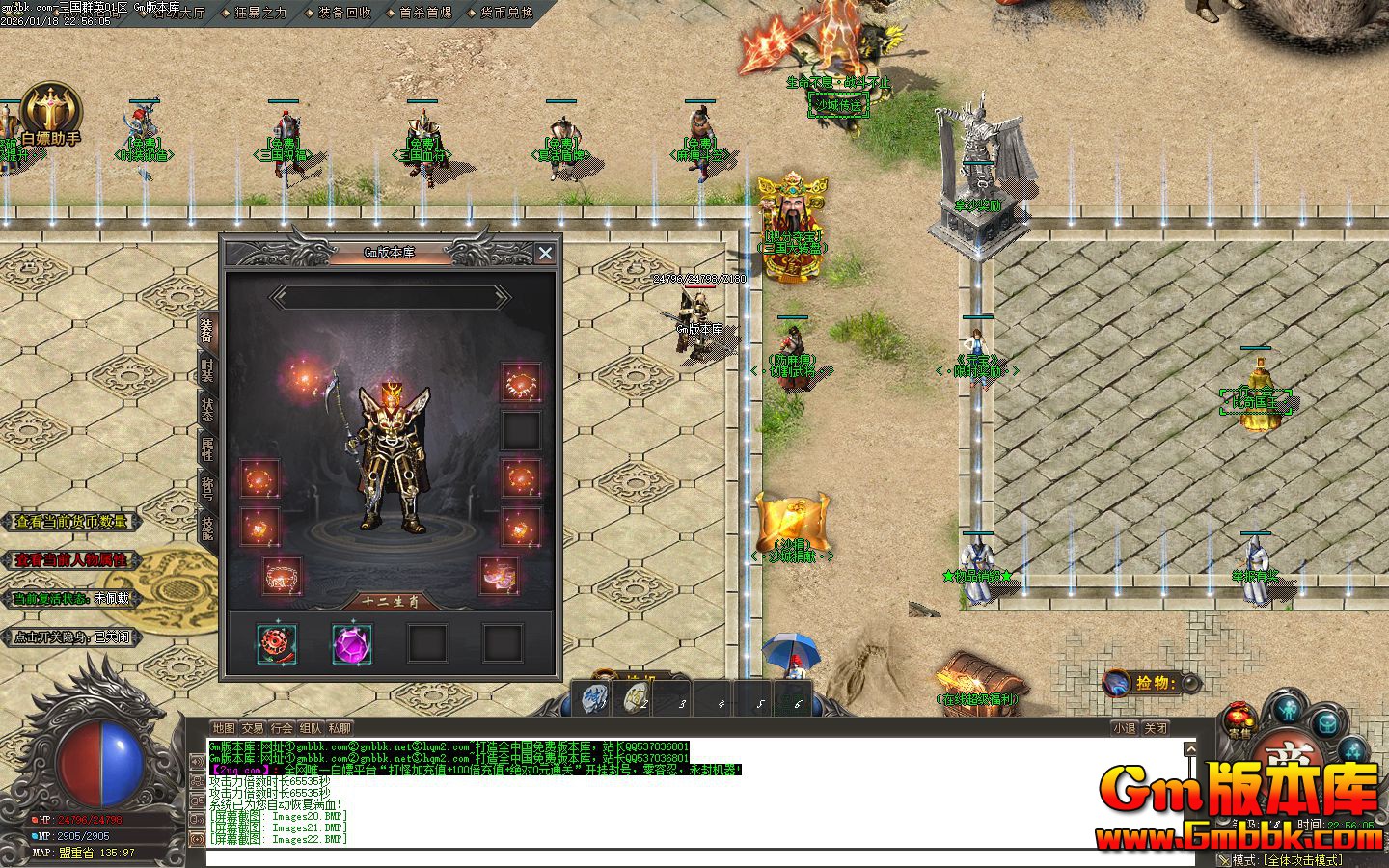Open the 十二生肖 zodiac panel
The height and width of the screenshot is (868, 1389).
point(392,601)
